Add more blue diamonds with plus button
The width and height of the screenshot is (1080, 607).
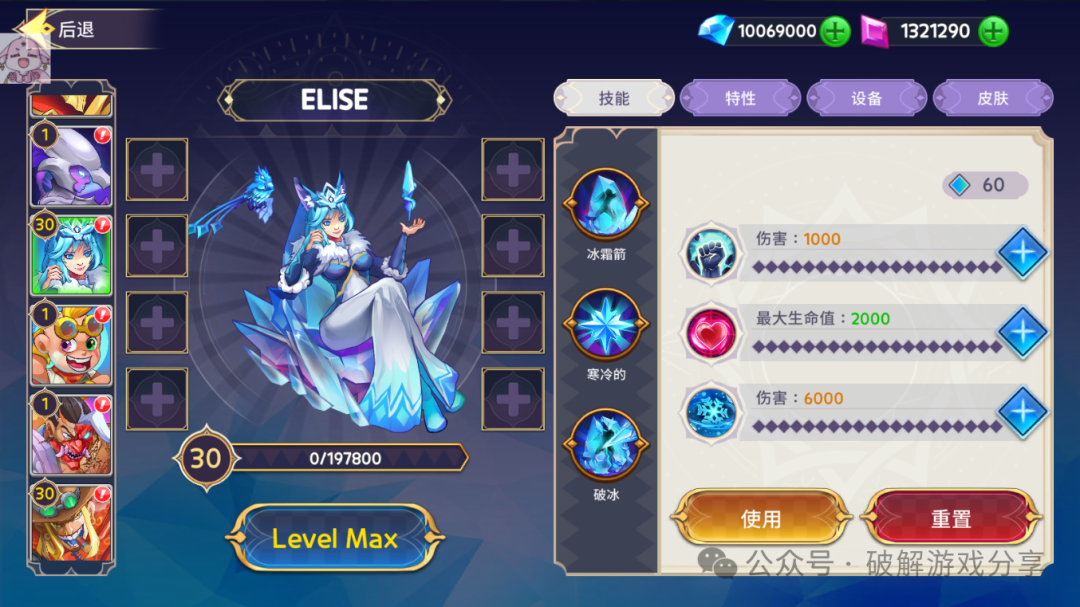835,31
